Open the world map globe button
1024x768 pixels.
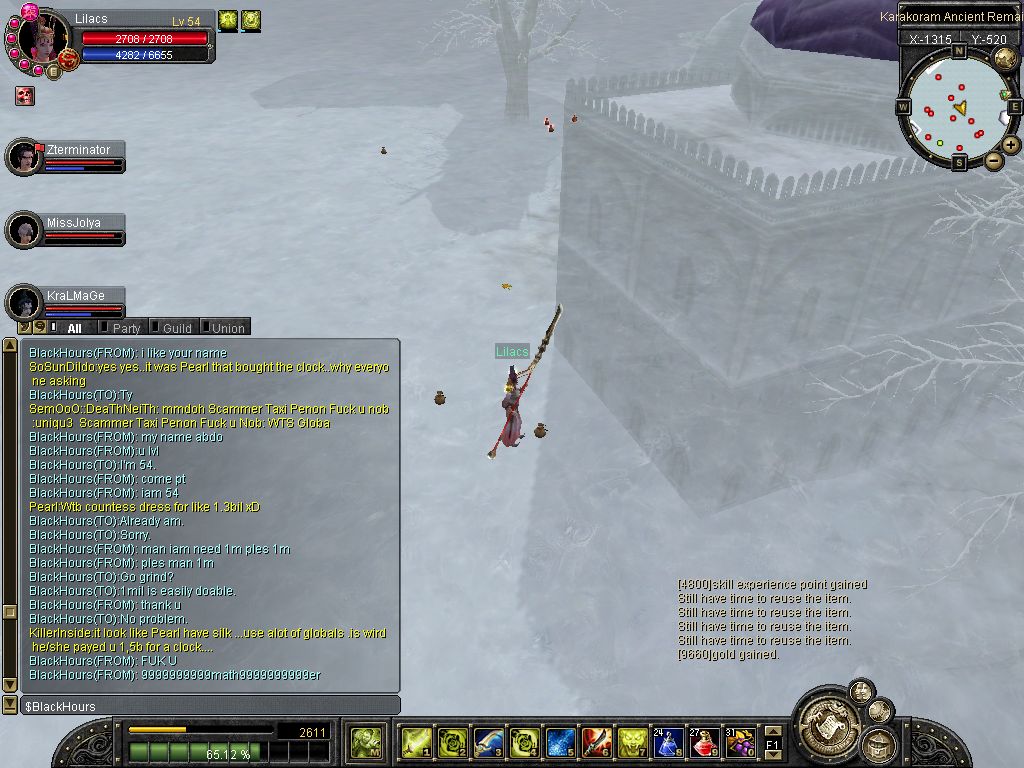(1004, 58)
